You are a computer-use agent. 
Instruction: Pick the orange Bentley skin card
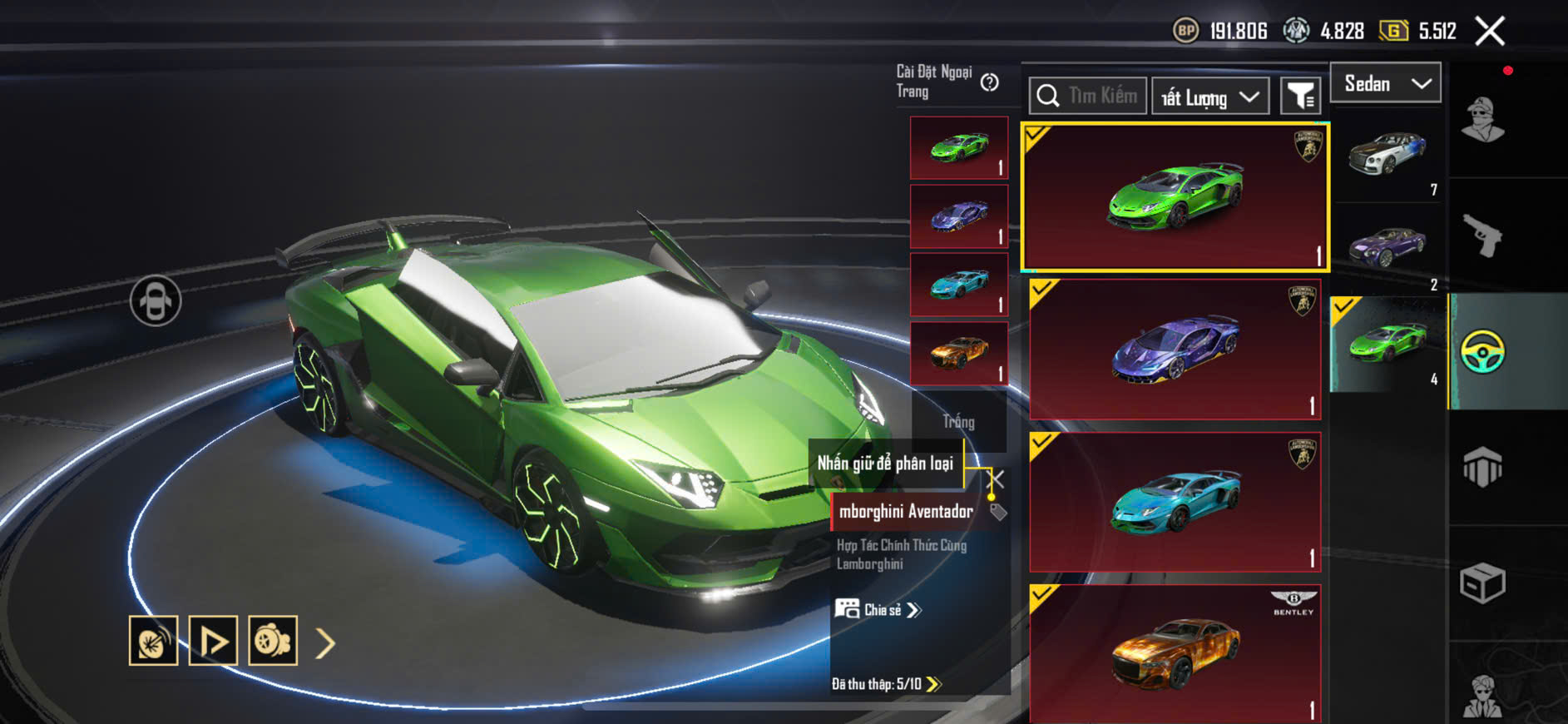click(1175, 653)
